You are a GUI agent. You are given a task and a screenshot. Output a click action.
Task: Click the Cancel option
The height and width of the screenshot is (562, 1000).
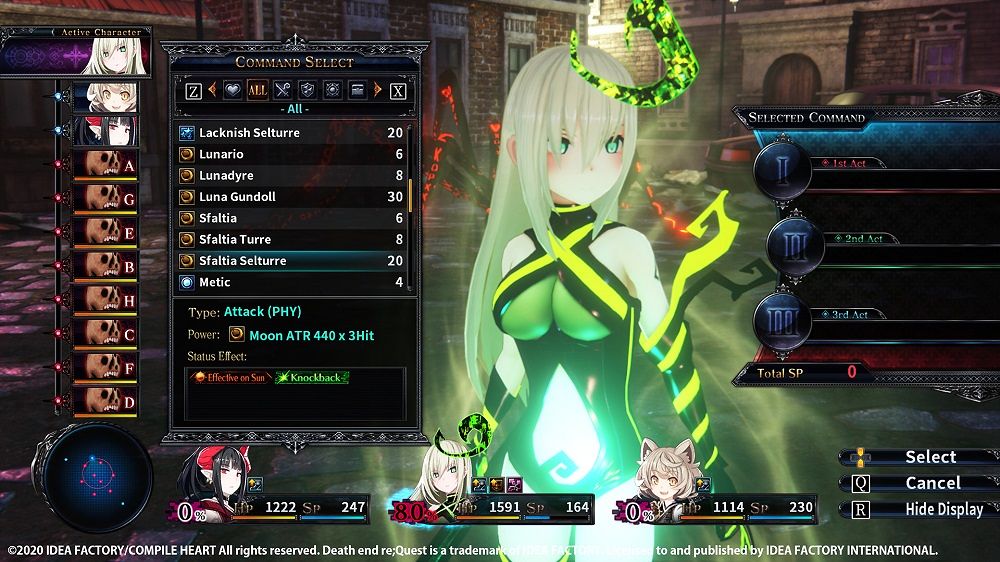coord(931,483)
